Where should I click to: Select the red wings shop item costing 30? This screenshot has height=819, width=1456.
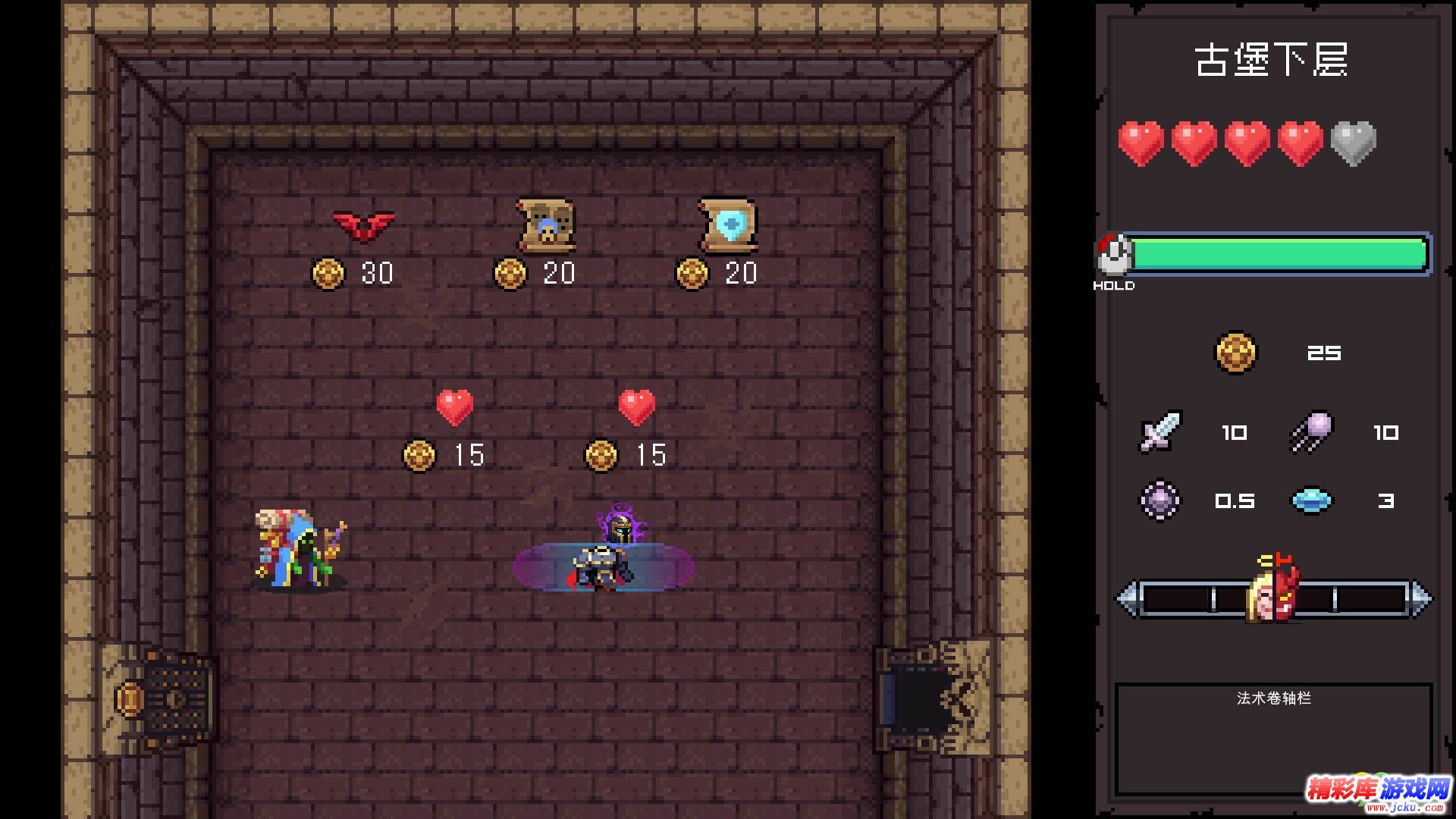pos(364,225)
